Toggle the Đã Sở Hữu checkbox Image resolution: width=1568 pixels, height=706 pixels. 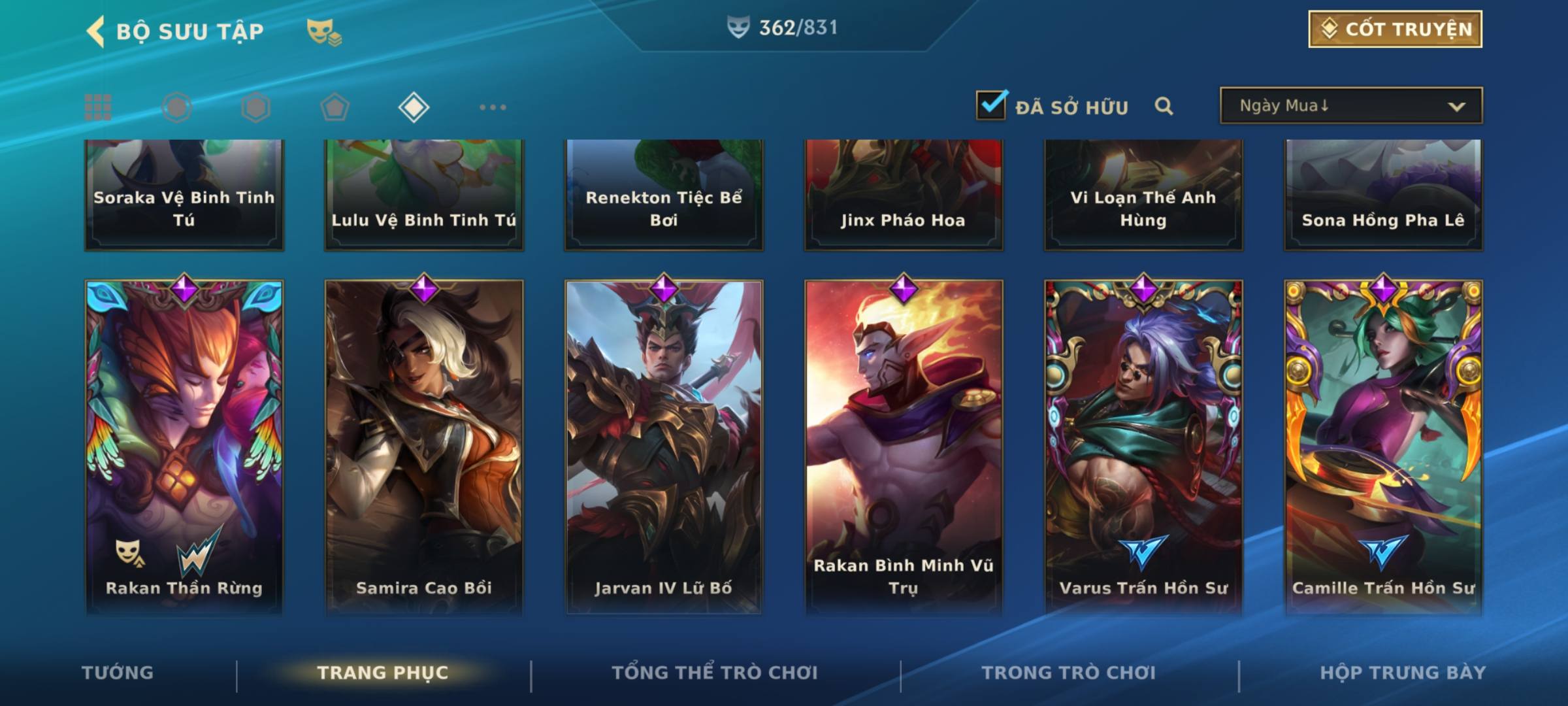990,105
